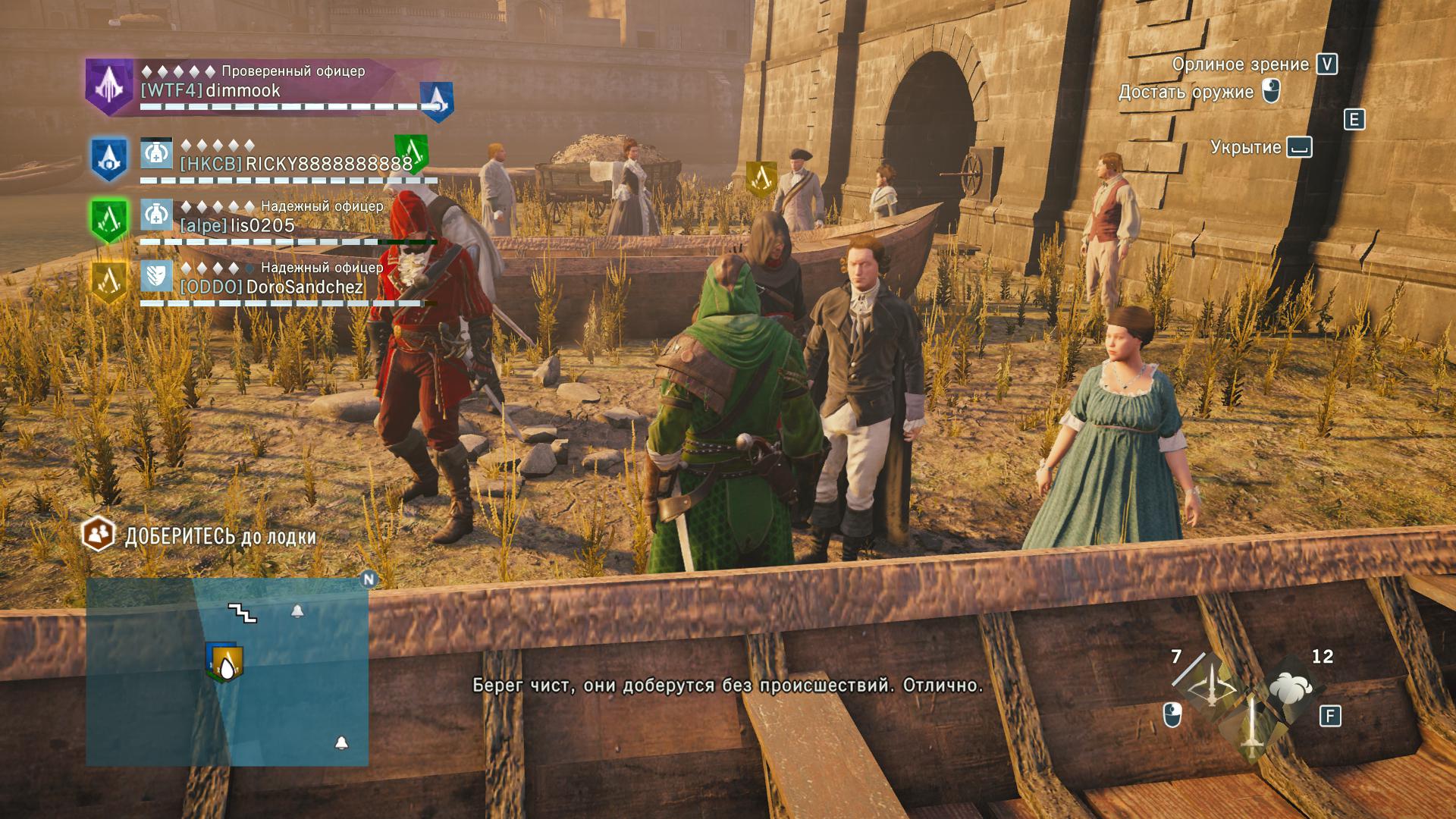The width and height of the screenshot is (1456, 819).
Task: Click the yellow assassin badge beside DoroSandchez
Action: click(x=109, y=281)
